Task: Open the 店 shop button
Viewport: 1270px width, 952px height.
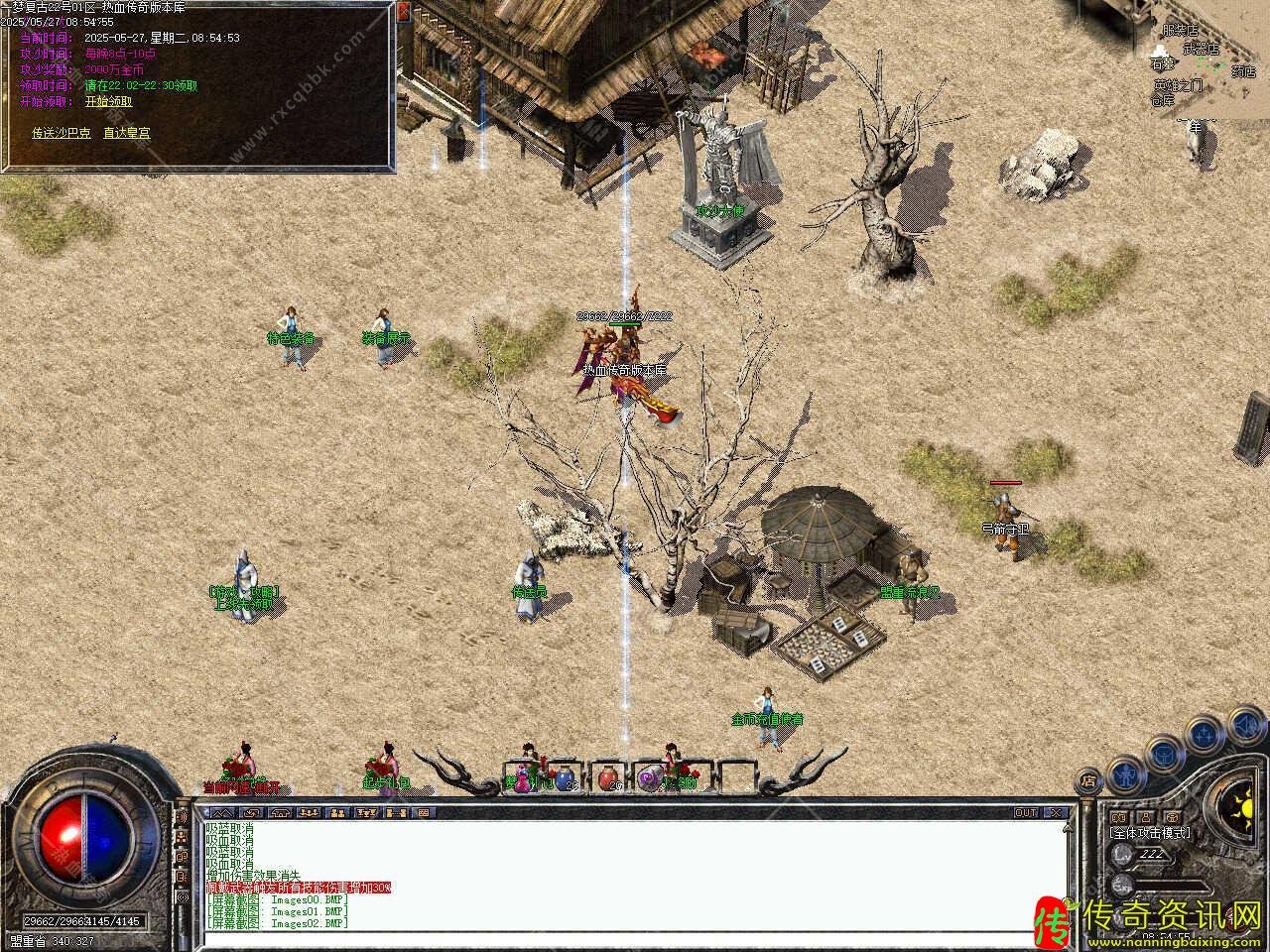Action: (x=1087, y=779)
